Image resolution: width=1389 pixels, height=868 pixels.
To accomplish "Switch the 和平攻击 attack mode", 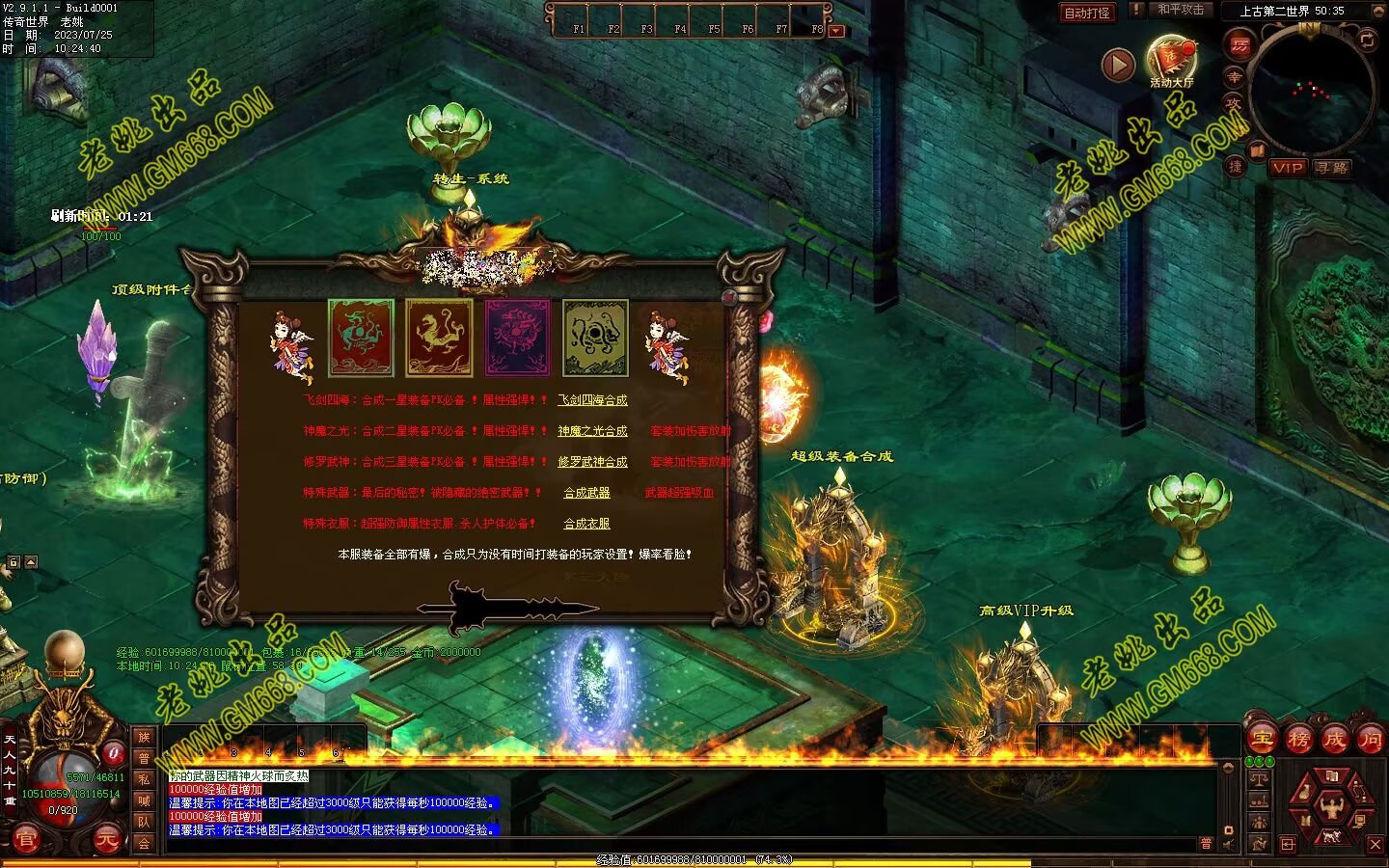I will pos(1180,10).
